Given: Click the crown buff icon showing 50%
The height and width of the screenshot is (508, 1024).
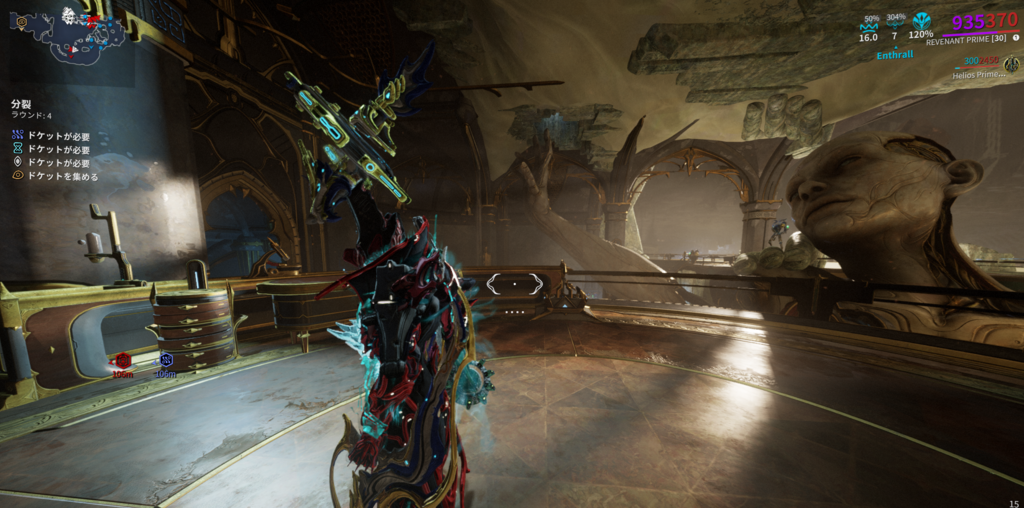Looking at the screenshot, I should (x=868, y=28).
